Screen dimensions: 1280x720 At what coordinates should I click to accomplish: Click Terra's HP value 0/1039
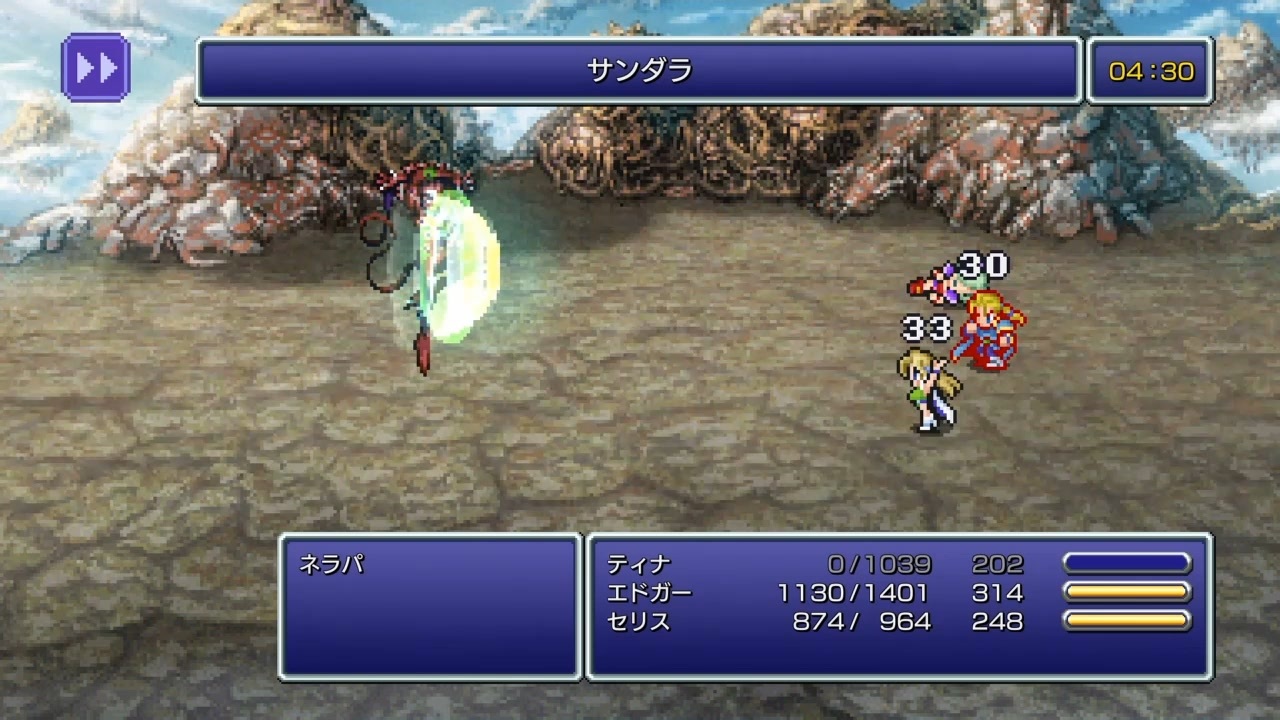pyautogui.click(x=880, y=564)
